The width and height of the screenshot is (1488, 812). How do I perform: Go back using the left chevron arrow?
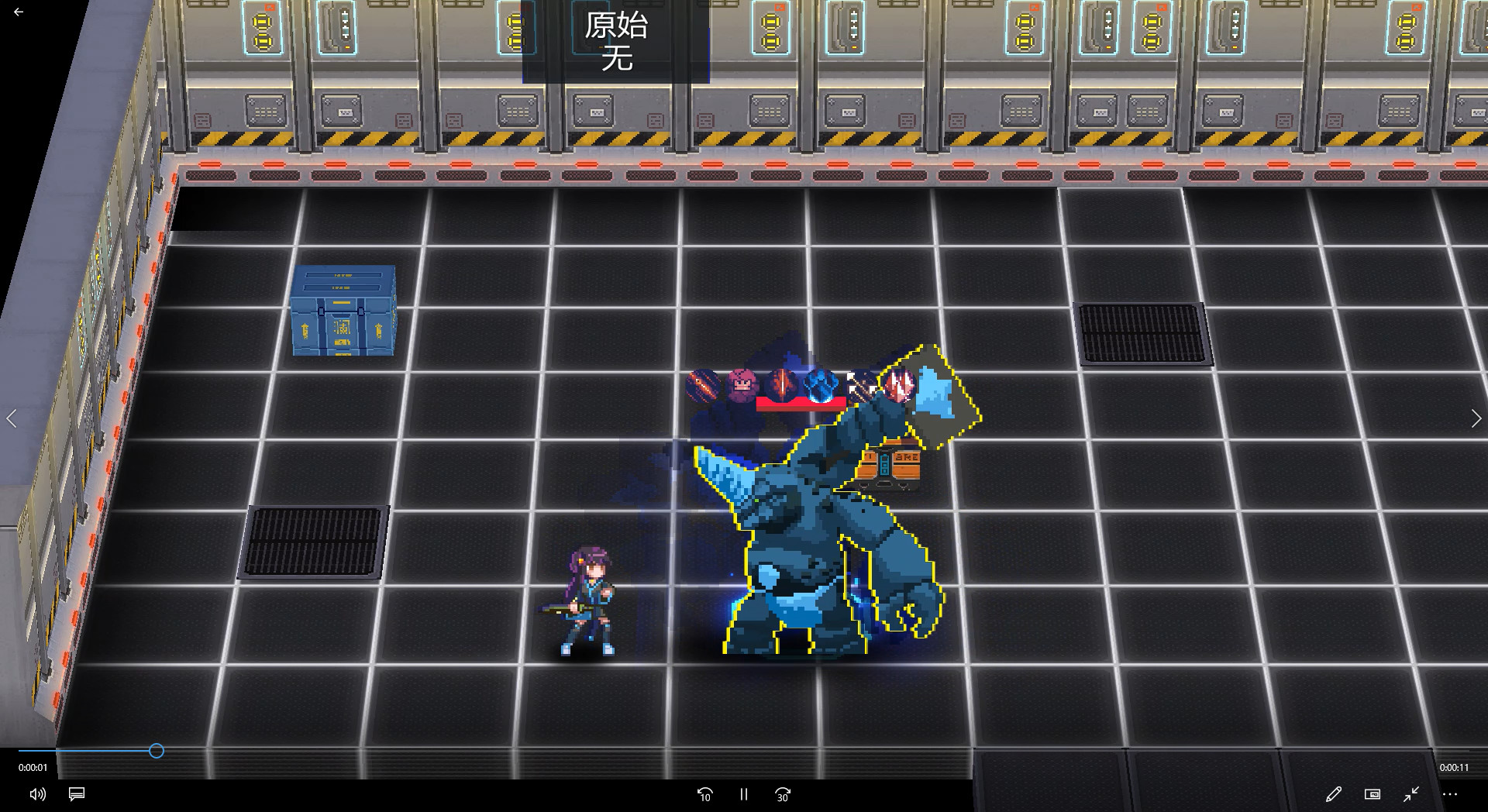tap(12, 418)
